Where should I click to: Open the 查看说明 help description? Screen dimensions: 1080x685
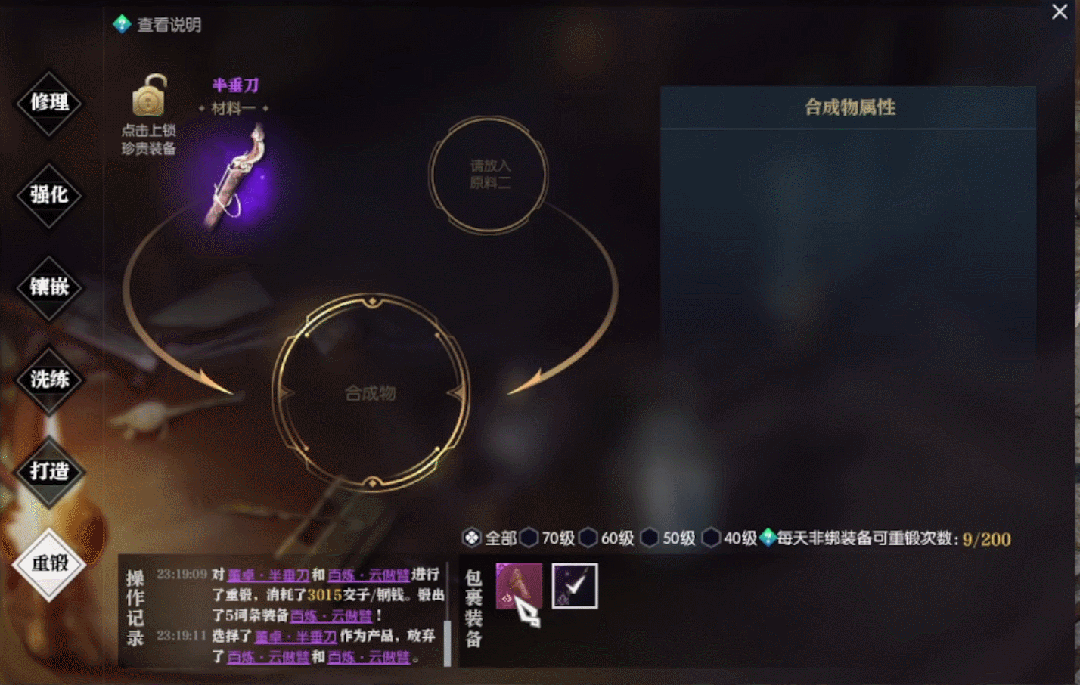pyautogui.click(x=158, y=25)
